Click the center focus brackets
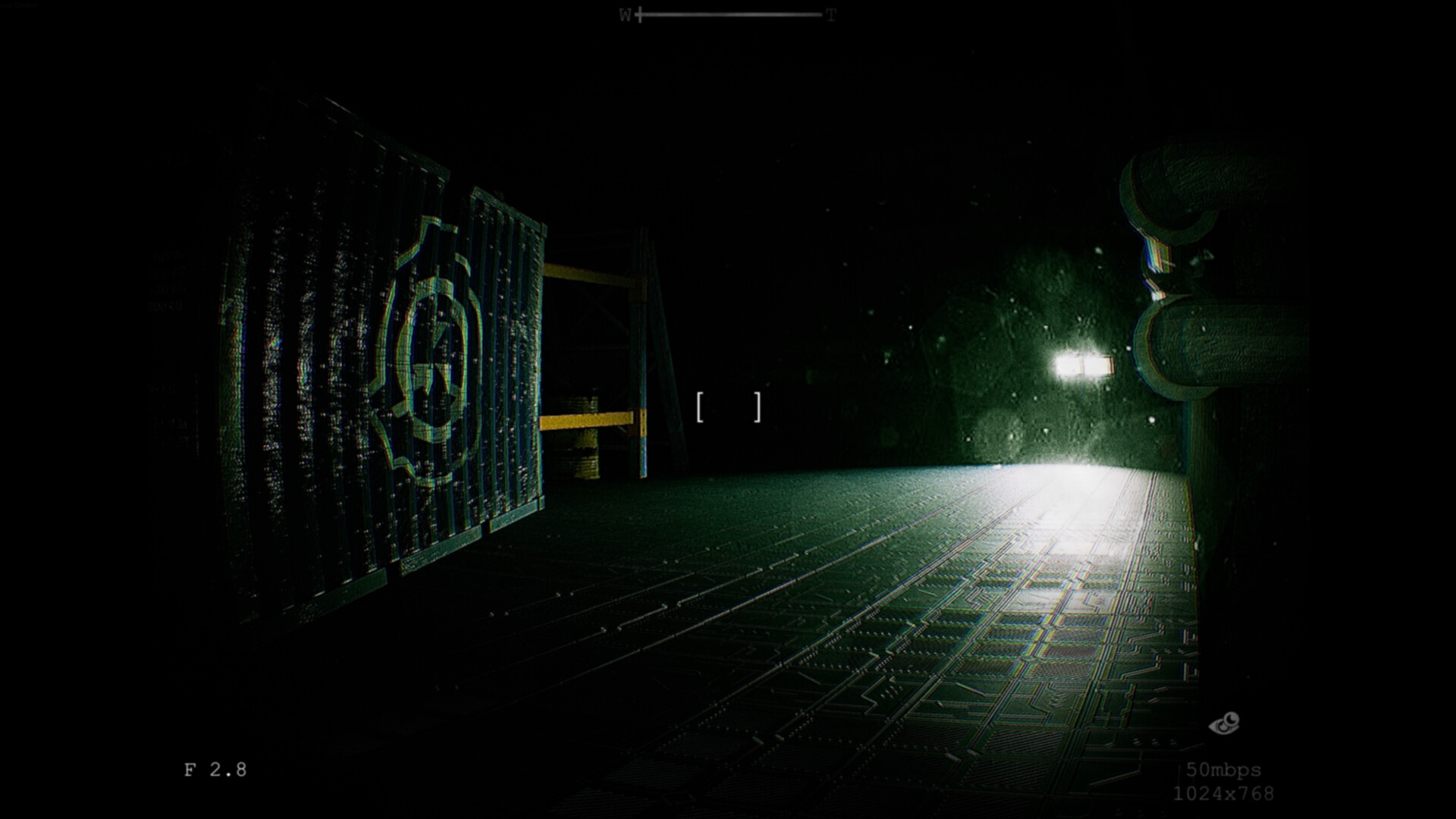Image resolution: width=1456 pixels, height=819 pixels. (728, 406)
